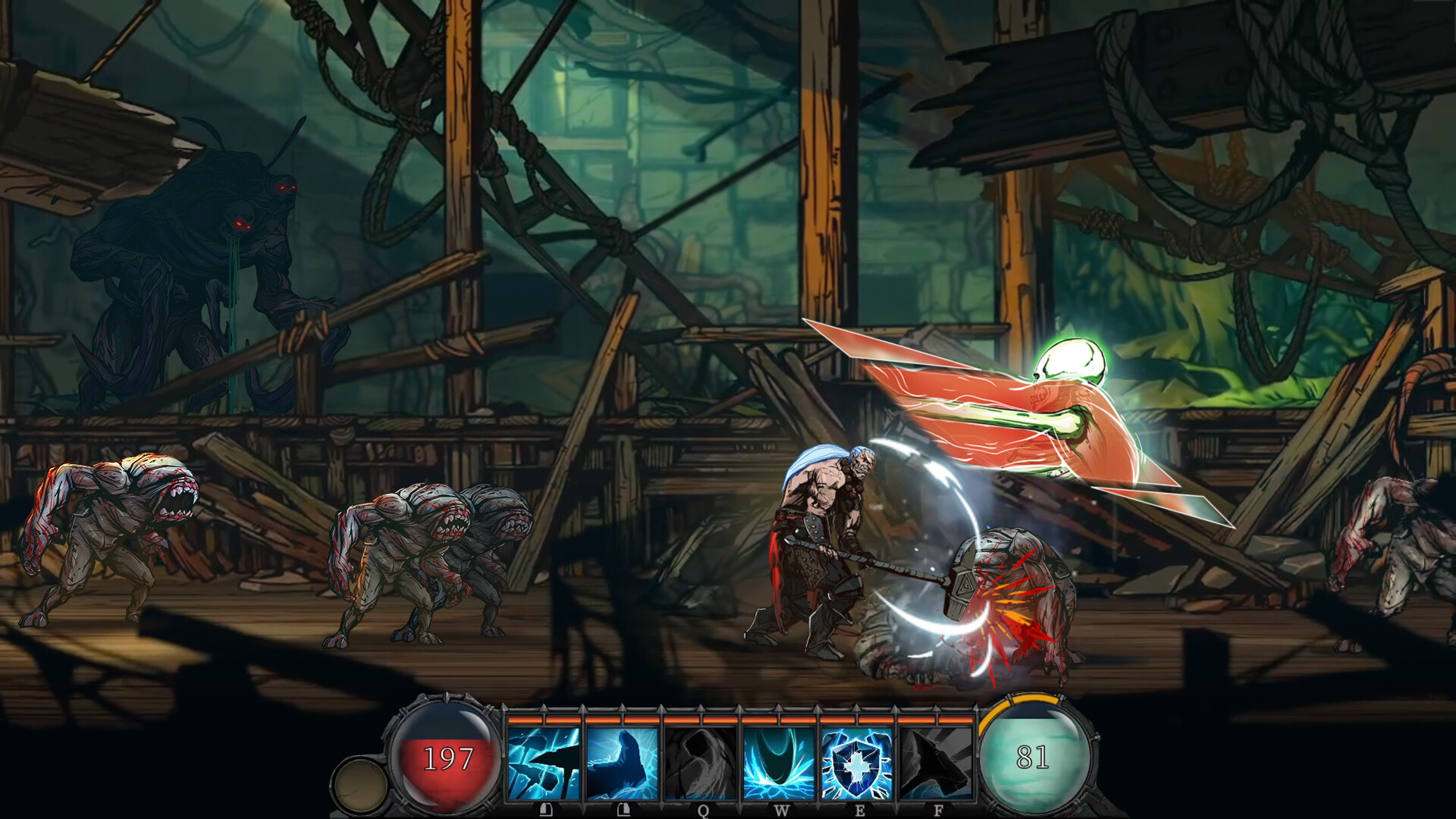Use the blue hooded figure skill

tap(622, 762)
